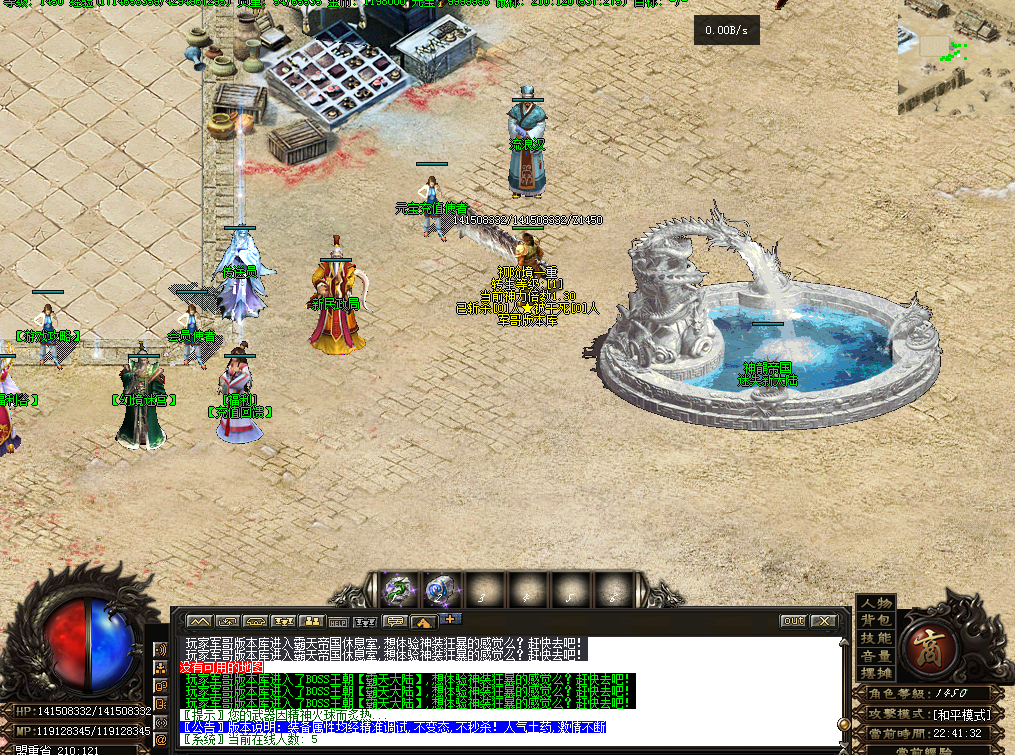The height and width of the screenshot is (755, 1015).
Task: Open the HELP button on the chat toolbar
Action: point(338,622)
